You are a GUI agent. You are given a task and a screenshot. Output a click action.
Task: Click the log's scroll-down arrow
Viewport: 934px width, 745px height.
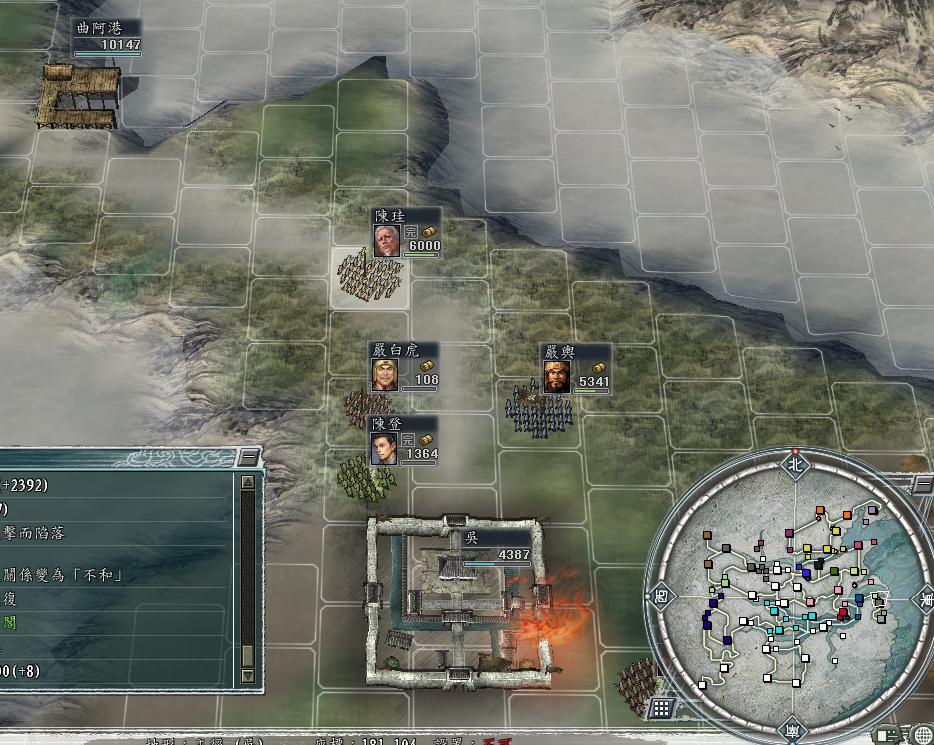(x=248, y=676)
